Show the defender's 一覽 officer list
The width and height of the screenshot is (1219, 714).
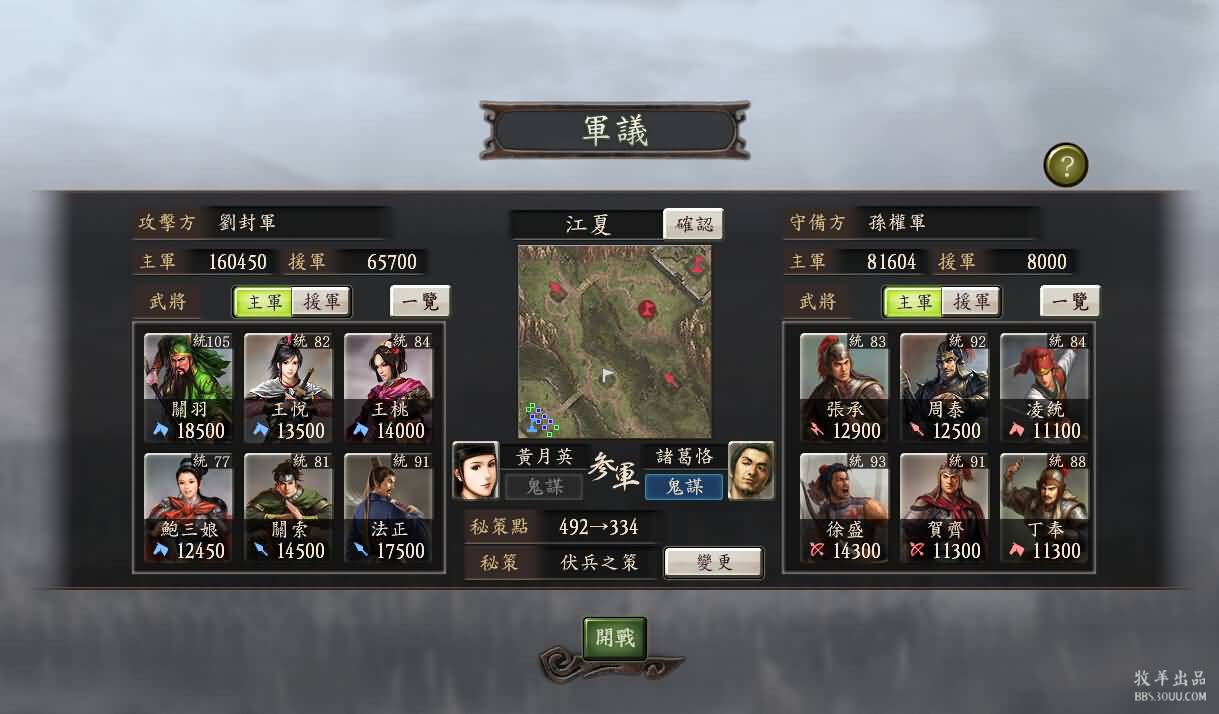[x=1070, y=301]
